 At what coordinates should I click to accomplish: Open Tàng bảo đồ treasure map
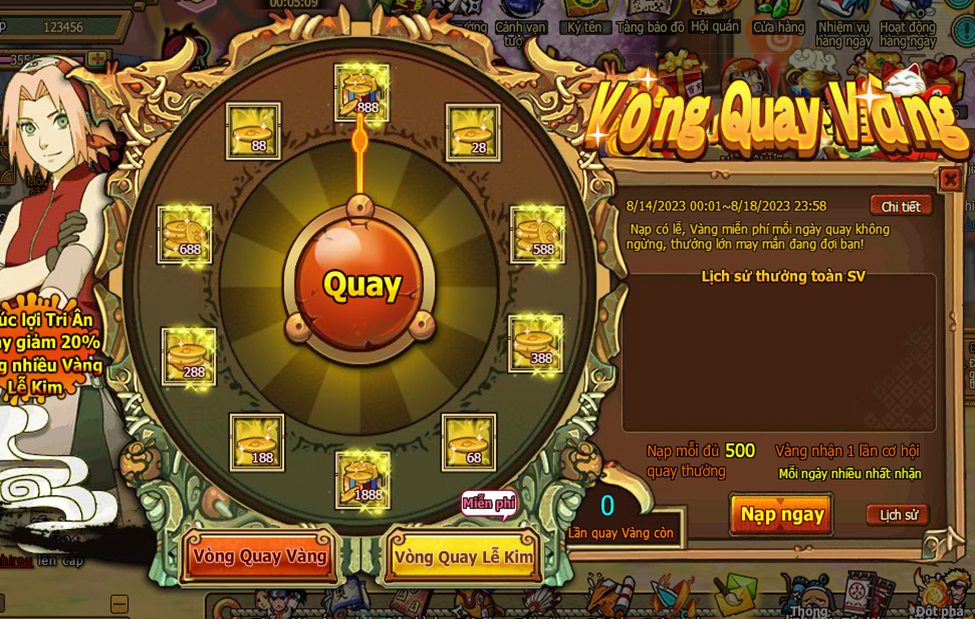coord(650,26)
